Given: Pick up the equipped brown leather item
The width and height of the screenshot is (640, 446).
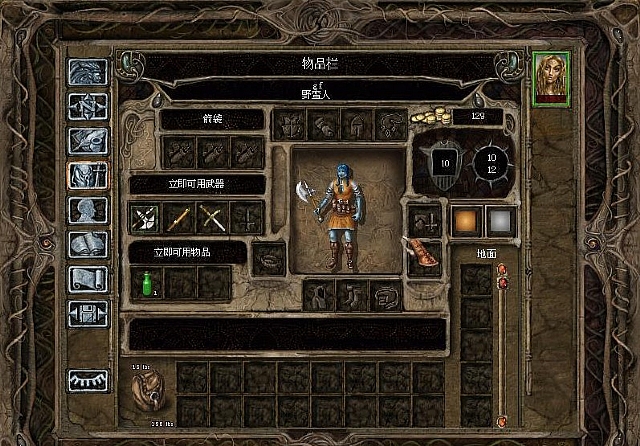Looking at the screenshot, I should point(423,257).
